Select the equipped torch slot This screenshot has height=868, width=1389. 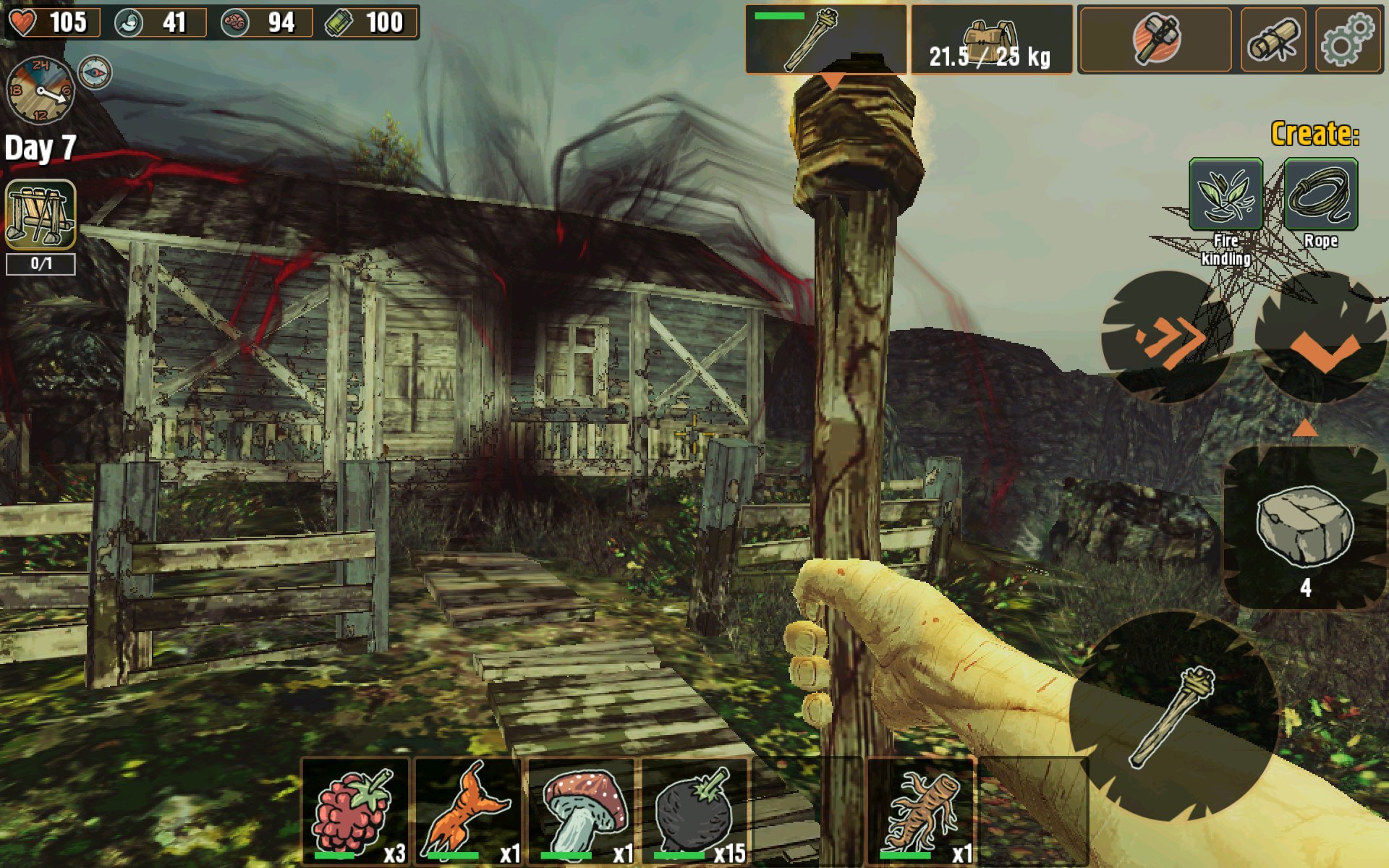pos(825,39)
